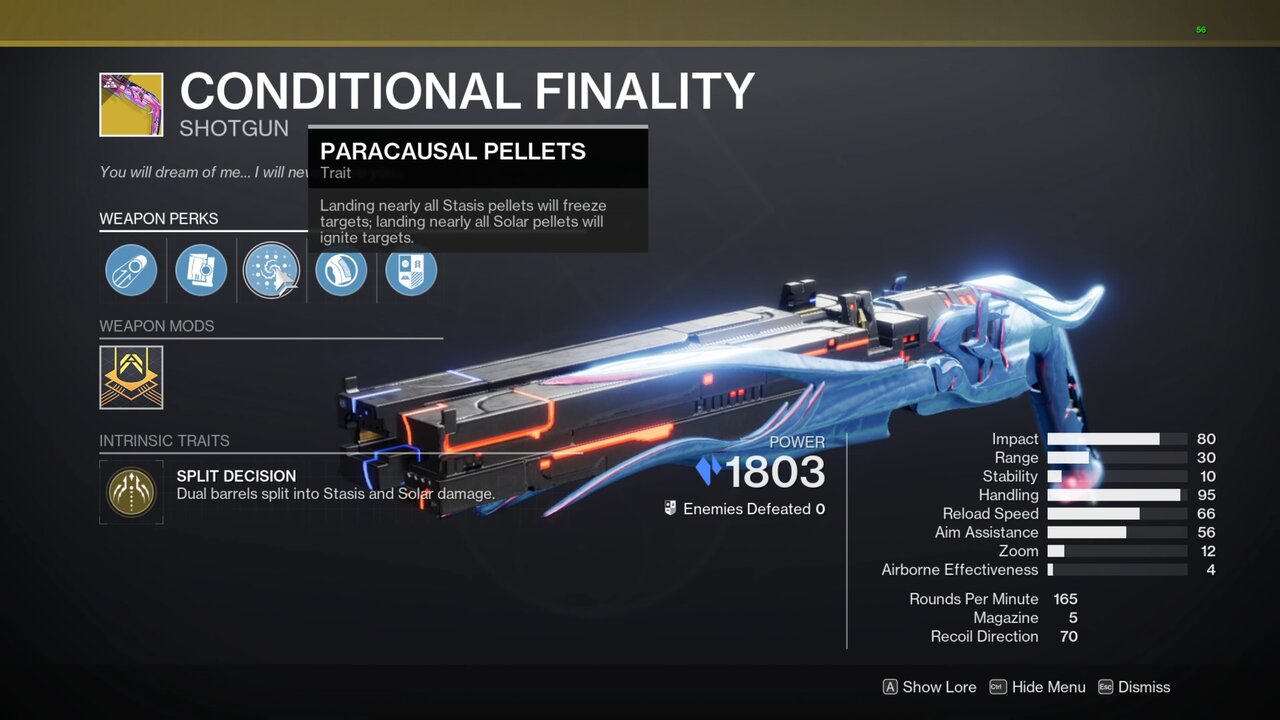Select the last icon in the perks row
1280x720 pixels.
point(410,270)
